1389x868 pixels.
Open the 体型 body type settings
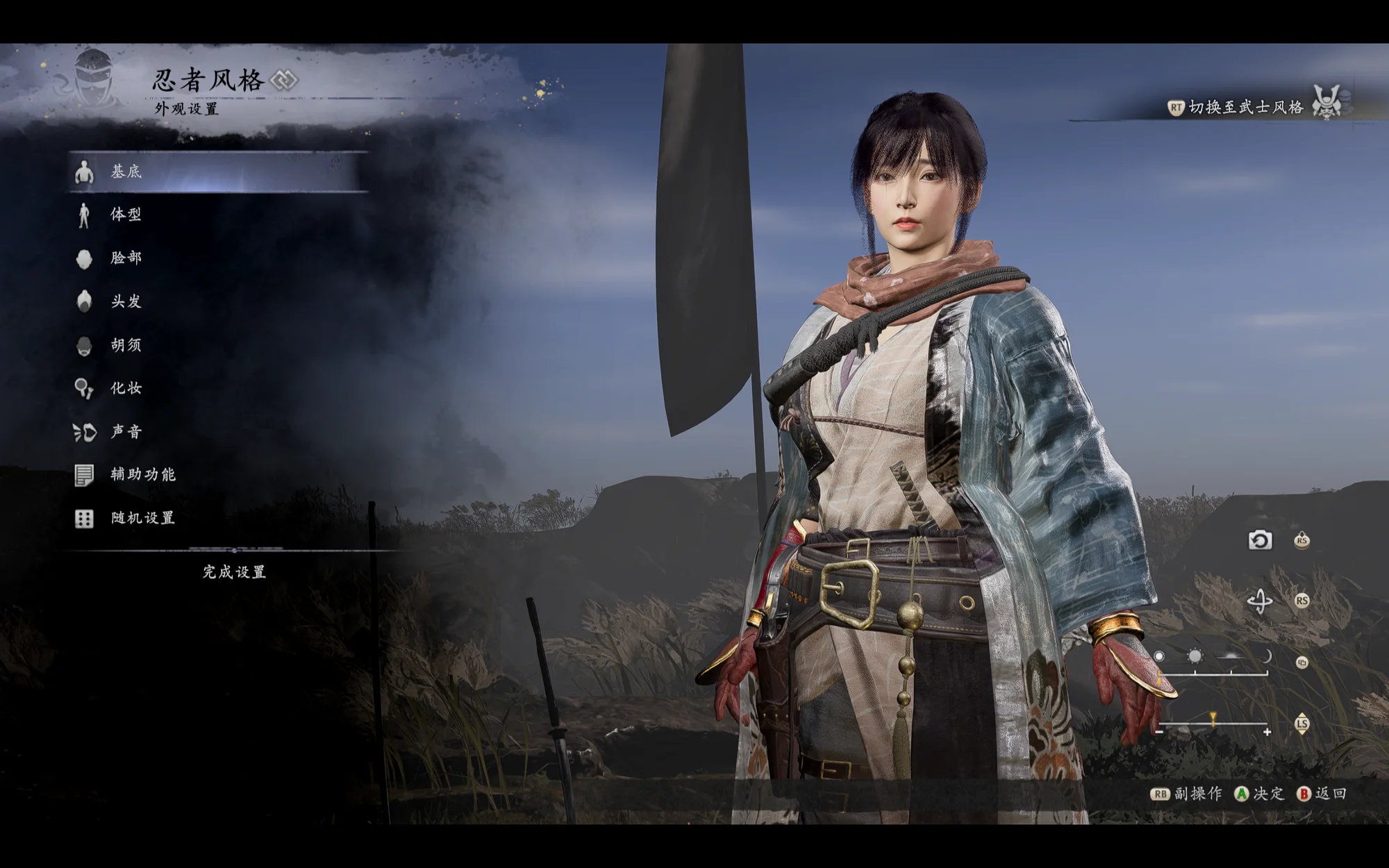click(126, 215)
